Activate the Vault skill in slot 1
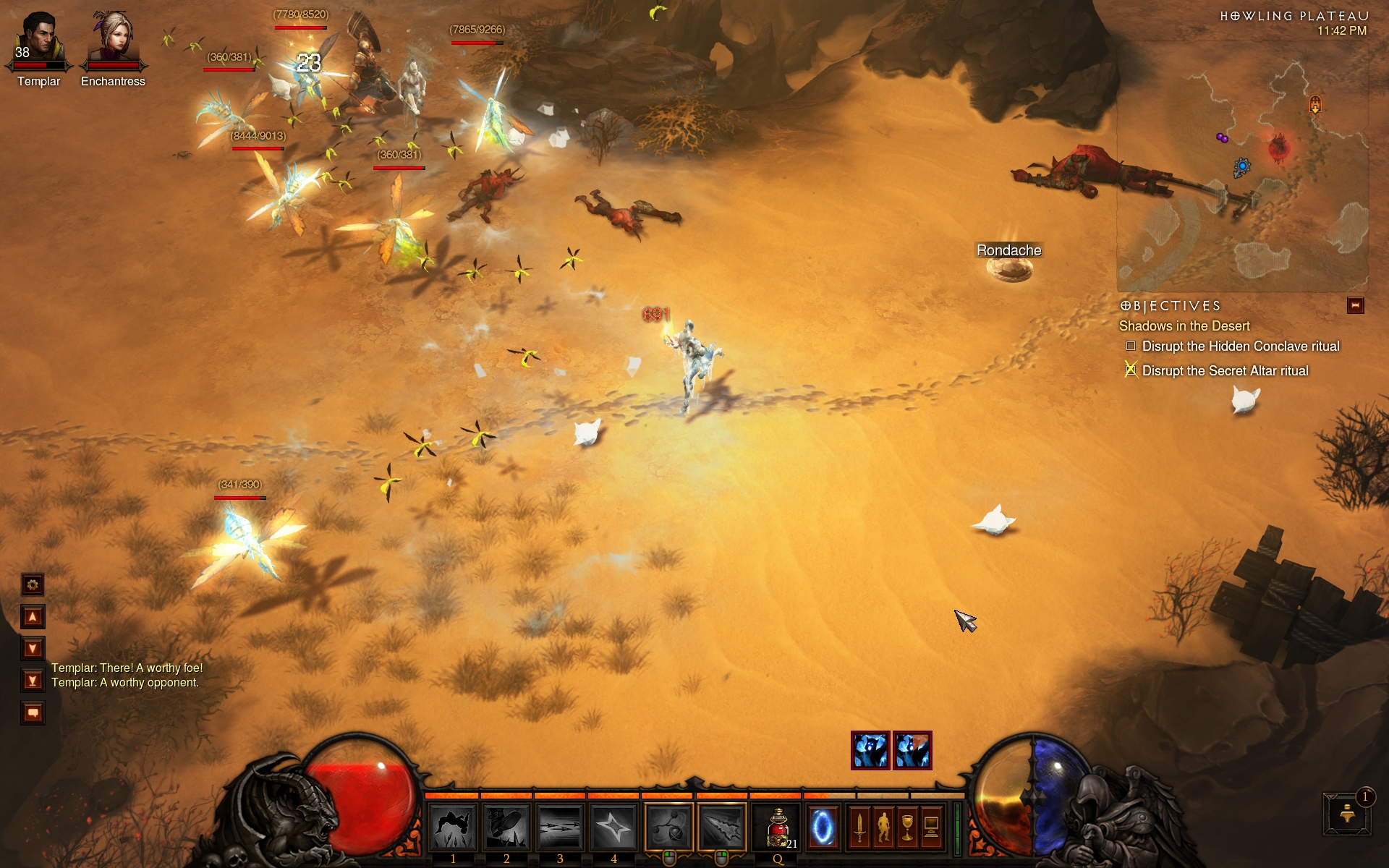This screenshot has height=868, width=1389. point(453,827)
